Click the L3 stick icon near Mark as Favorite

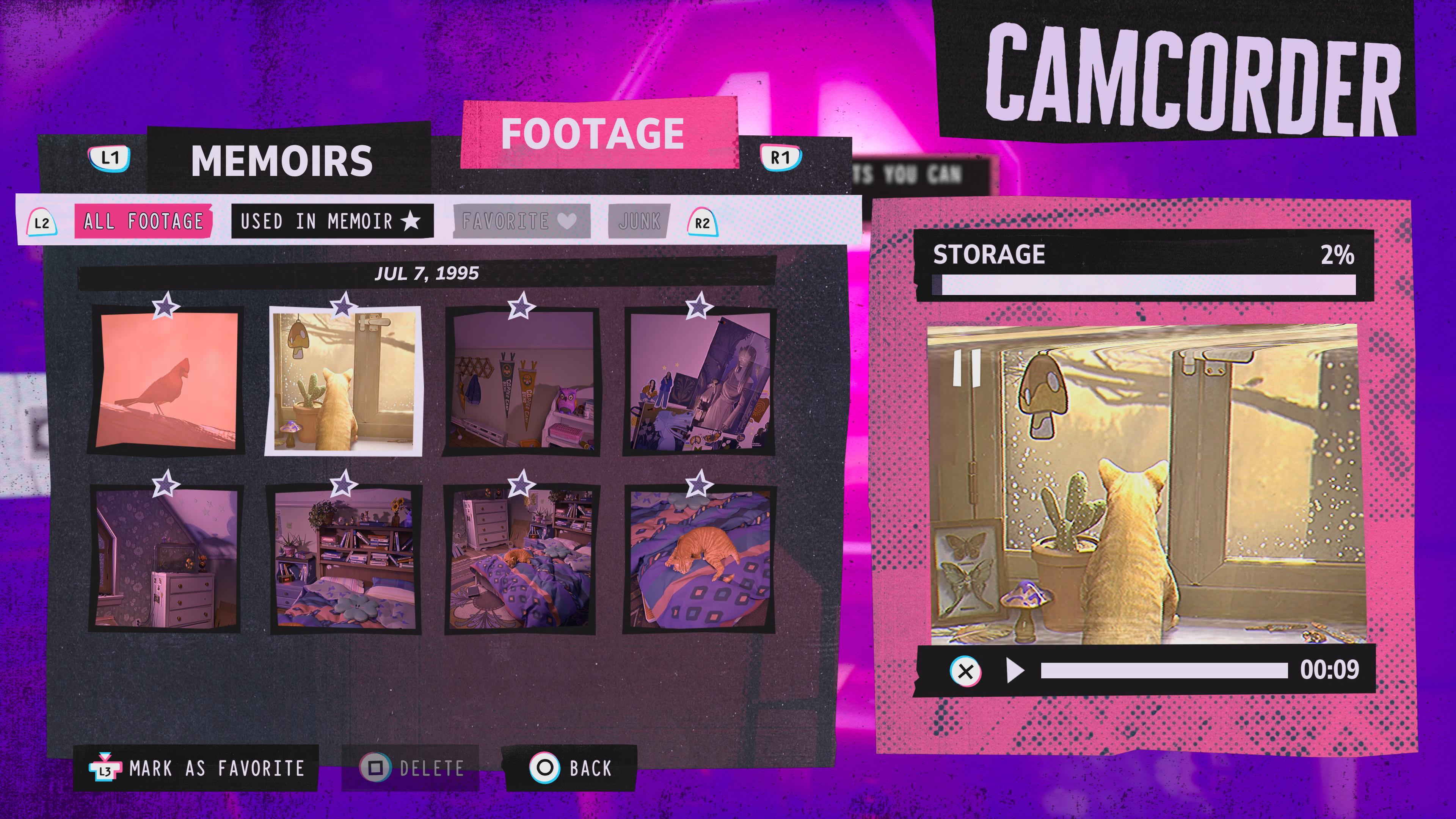[x=106, y=767]
